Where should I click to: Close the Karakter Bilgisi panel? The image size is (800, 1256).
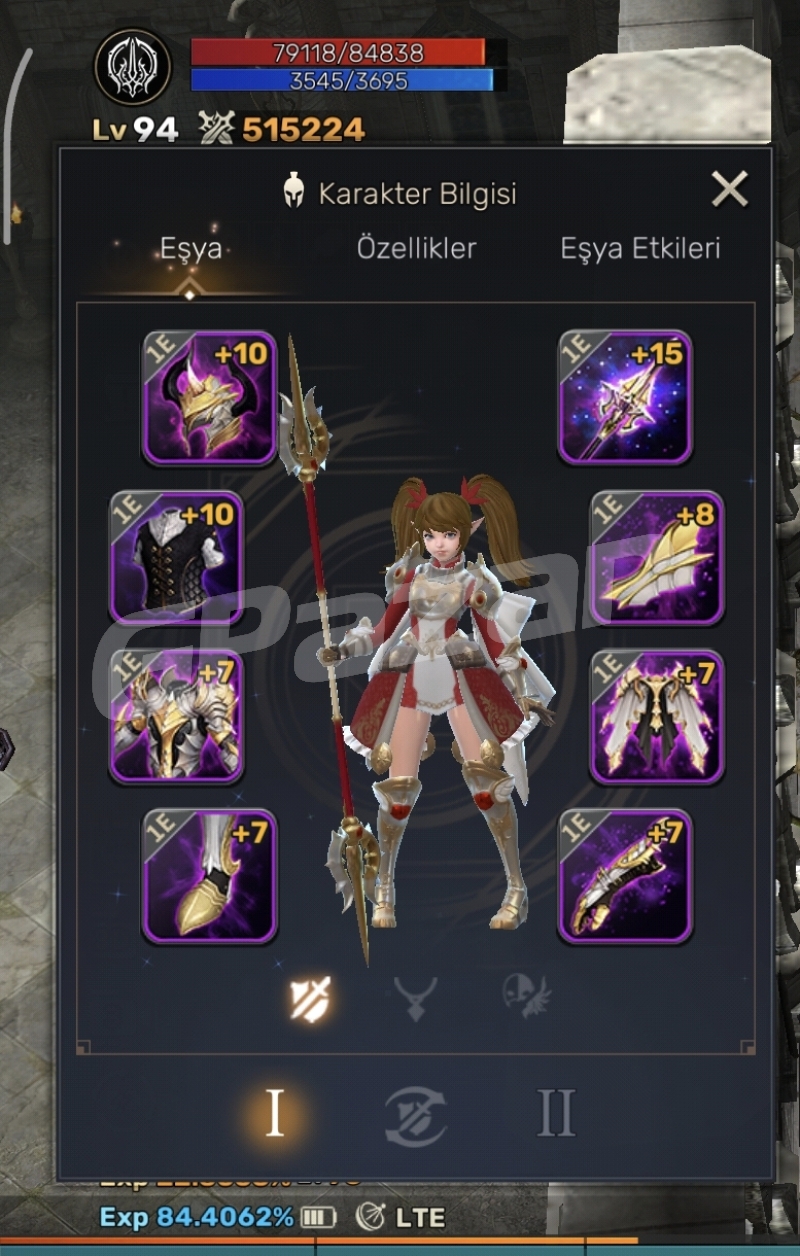[729, 189]
